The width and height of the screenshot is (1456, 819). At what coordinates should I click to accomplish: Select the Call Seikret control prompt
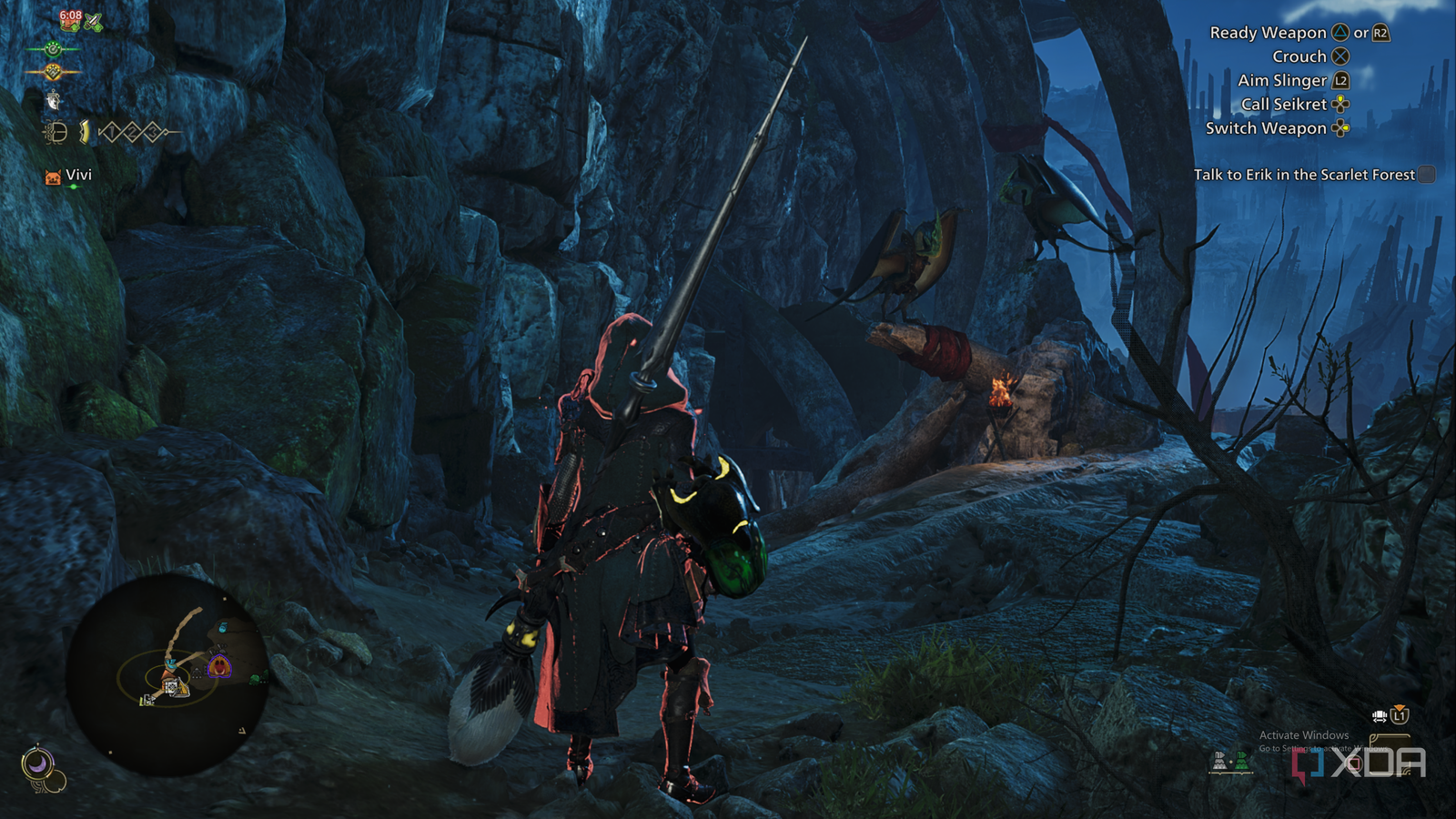(1292, 104)
